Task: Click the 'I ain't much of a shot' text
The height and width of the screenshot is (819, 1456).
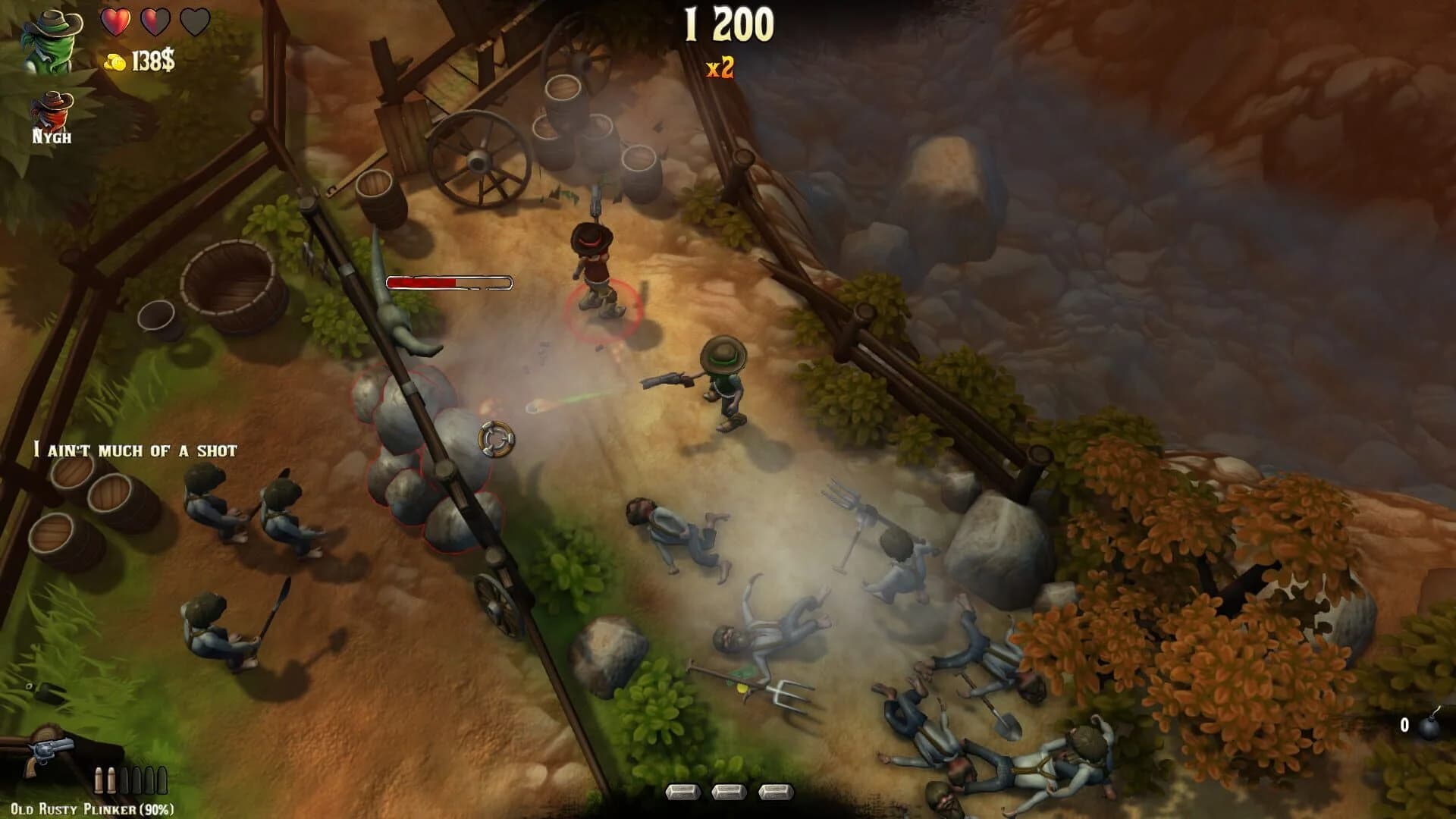Action: [x=136, y=449]
